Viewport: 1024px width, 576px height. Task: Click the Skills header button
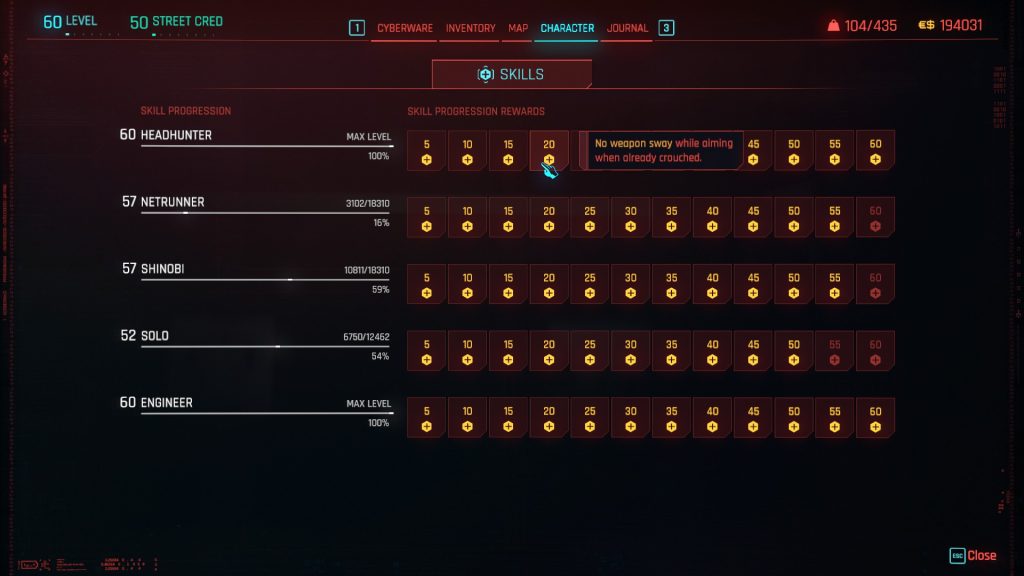click(511, 75)
